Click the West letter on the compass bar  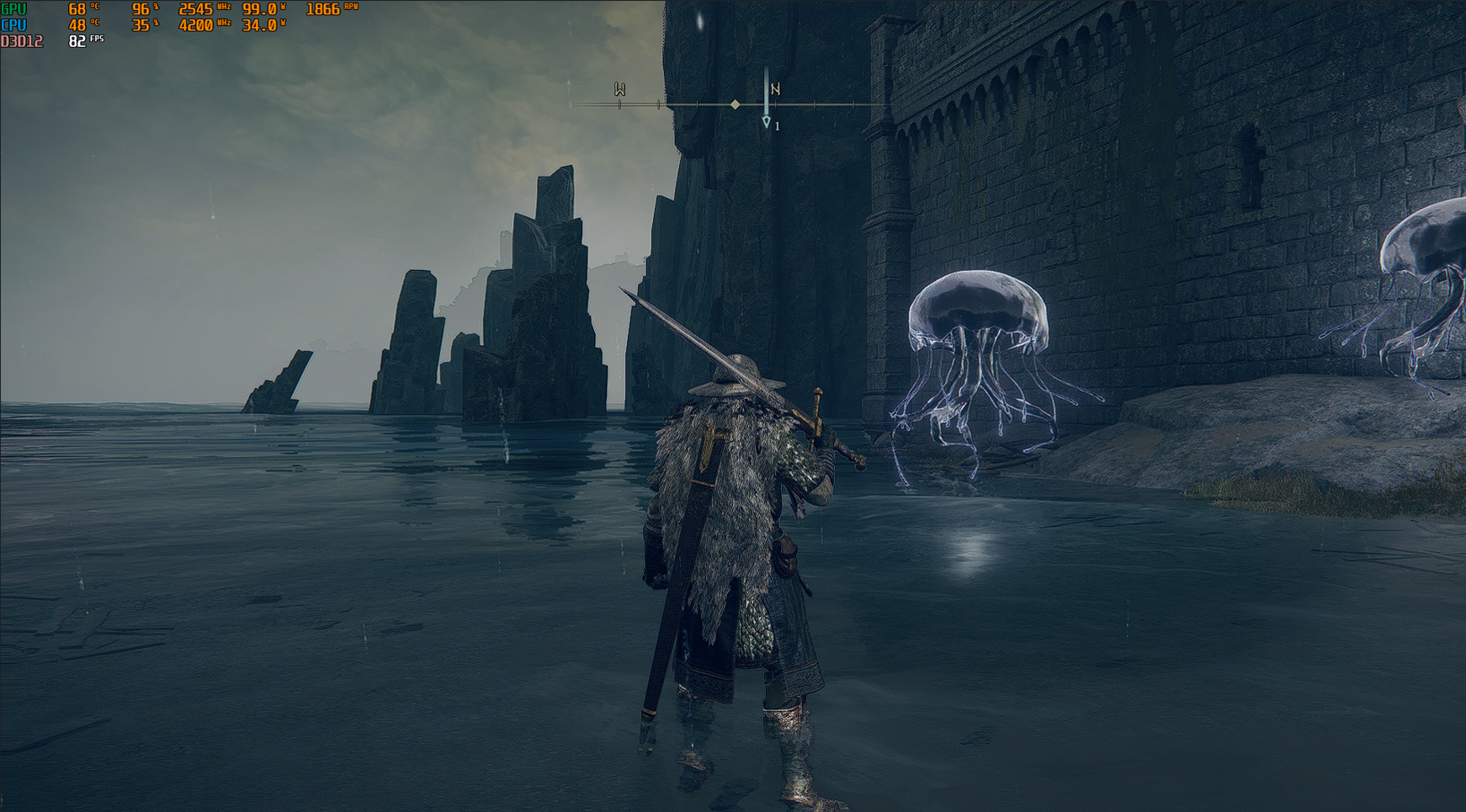coord(619,89)
